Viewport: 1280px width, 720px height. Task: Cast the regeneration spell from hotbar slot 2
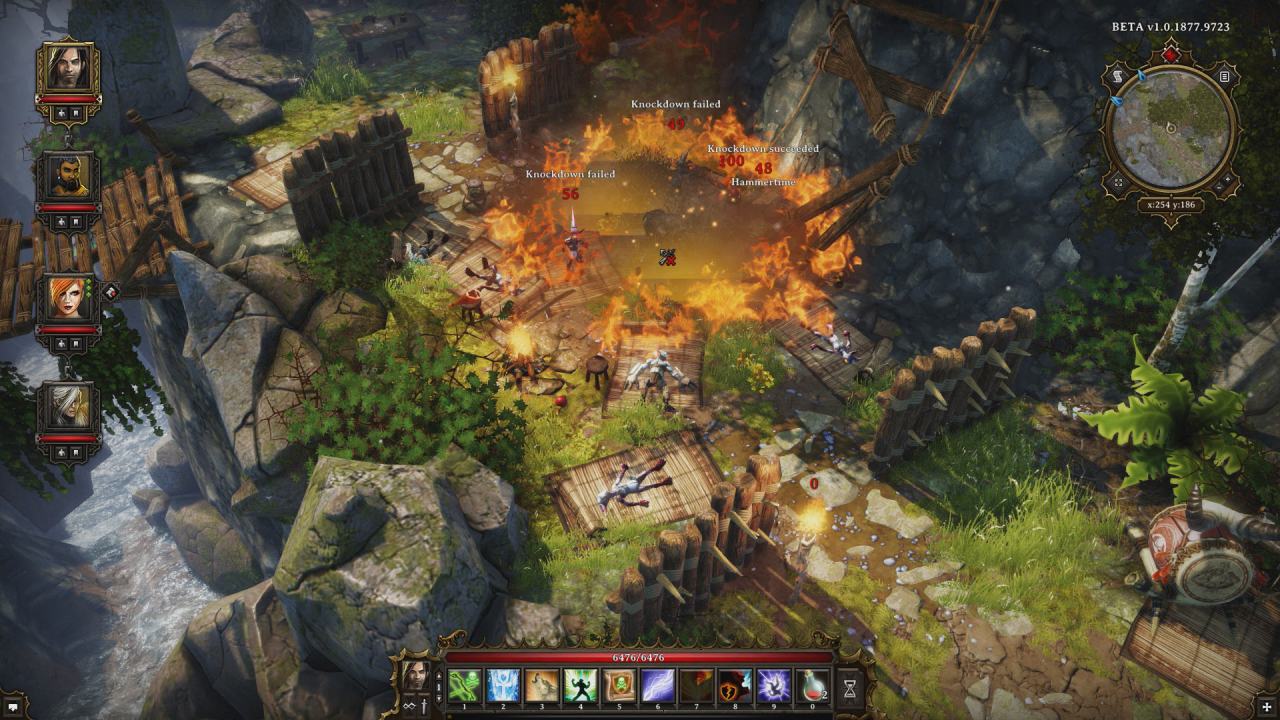503,685
